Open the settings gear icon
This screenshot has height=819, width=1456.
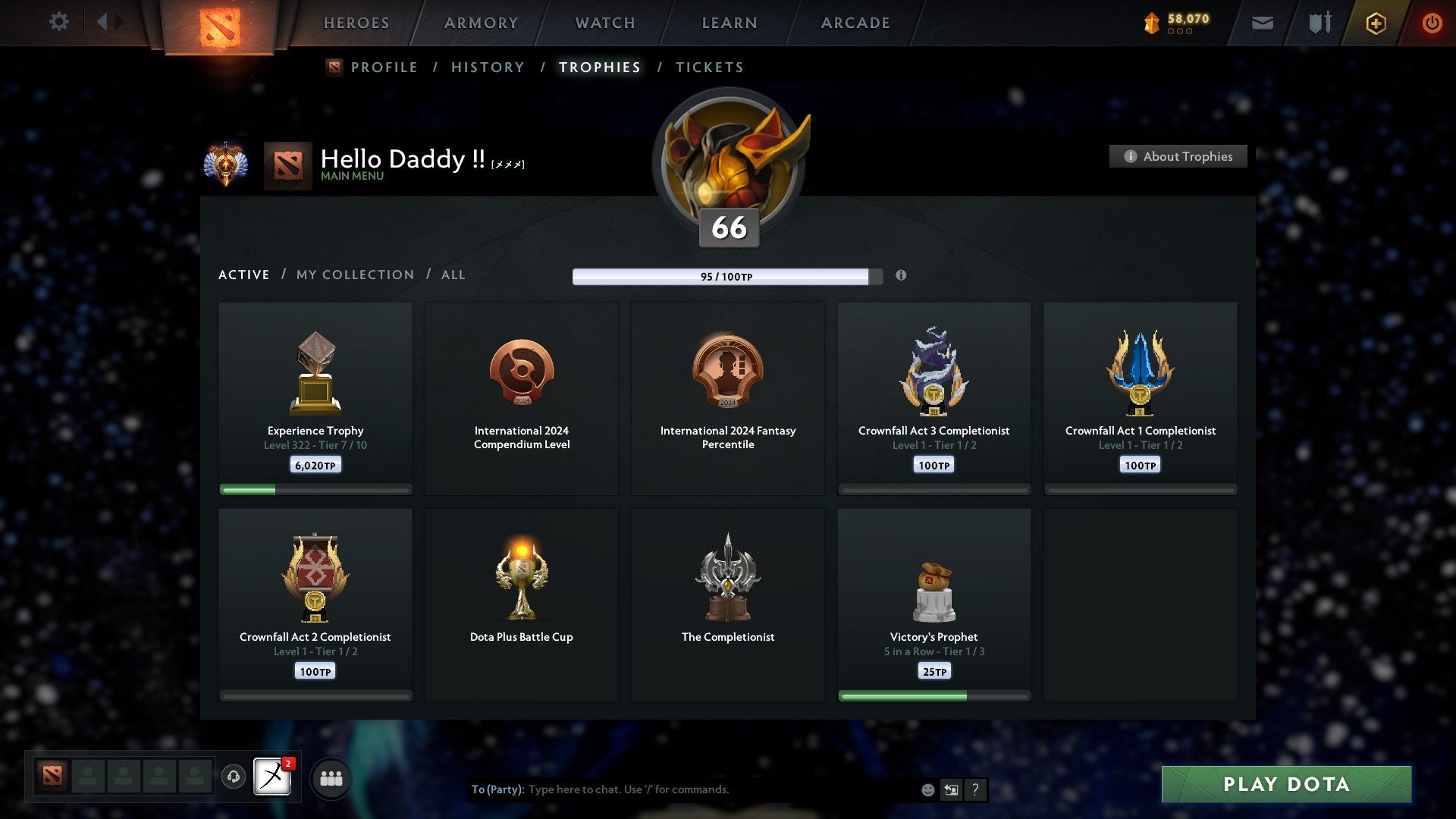coord(59,22)
